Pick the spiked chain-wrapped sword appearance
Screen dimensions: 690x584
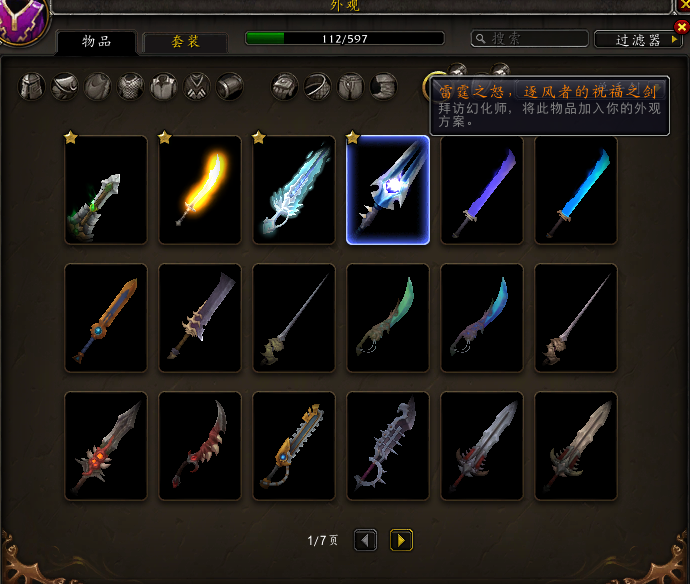[x=388, y=446]
